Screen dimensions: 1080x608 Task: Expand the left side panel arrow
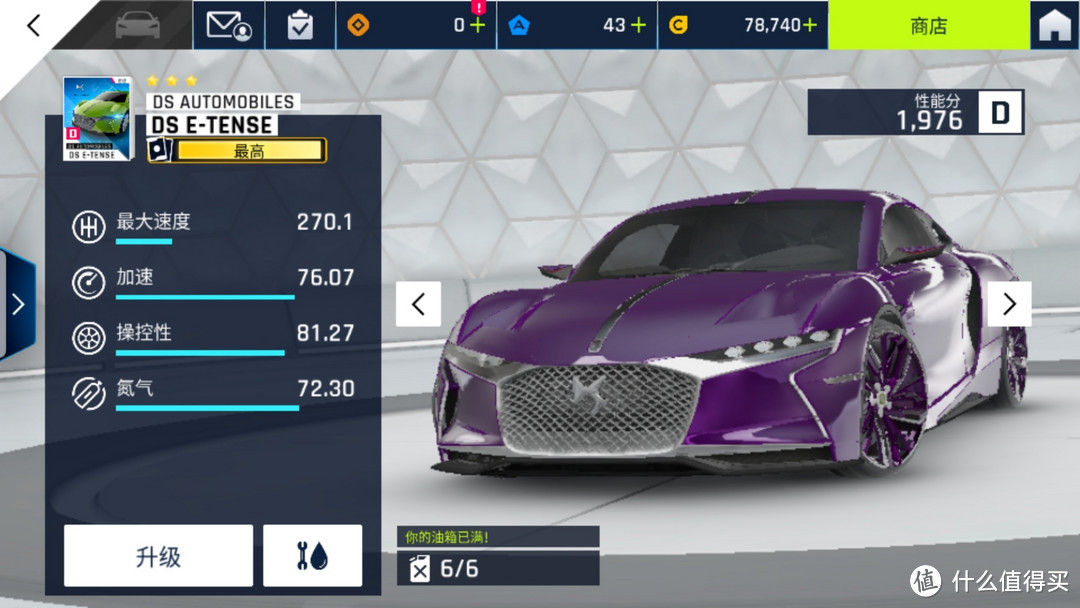[x=17, y=304]
